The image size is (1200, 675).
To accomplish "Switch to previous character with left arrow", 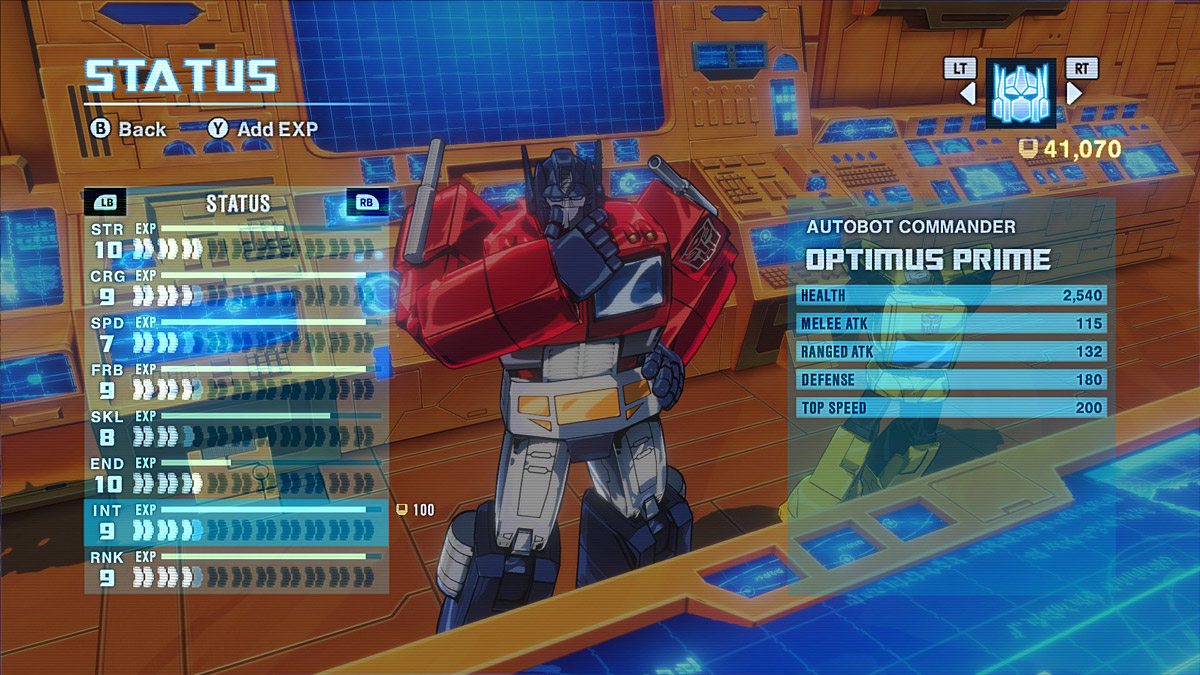I will coord(966,93).
